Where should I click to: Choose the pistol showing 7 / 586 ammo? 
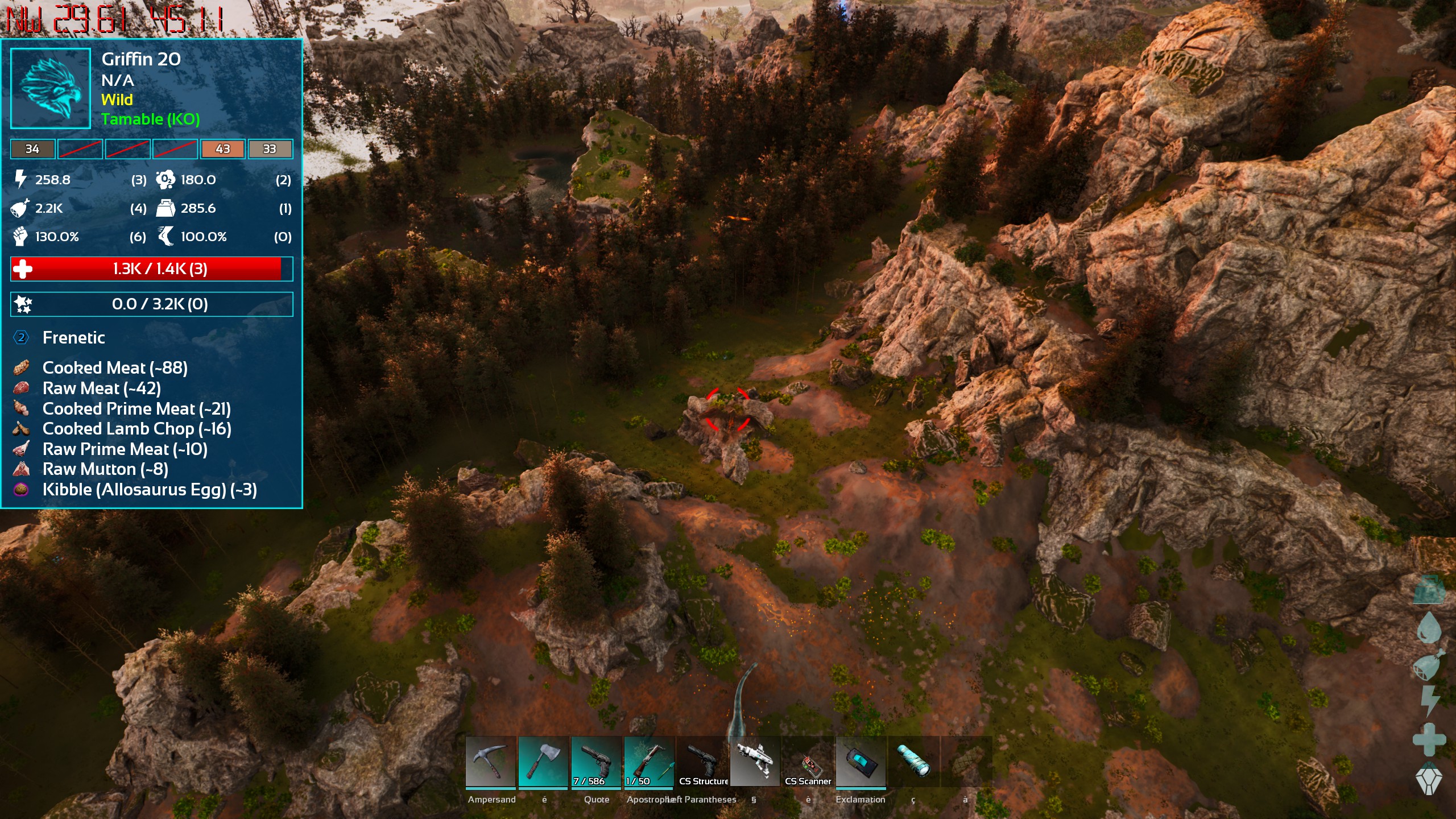coord(596,762)
